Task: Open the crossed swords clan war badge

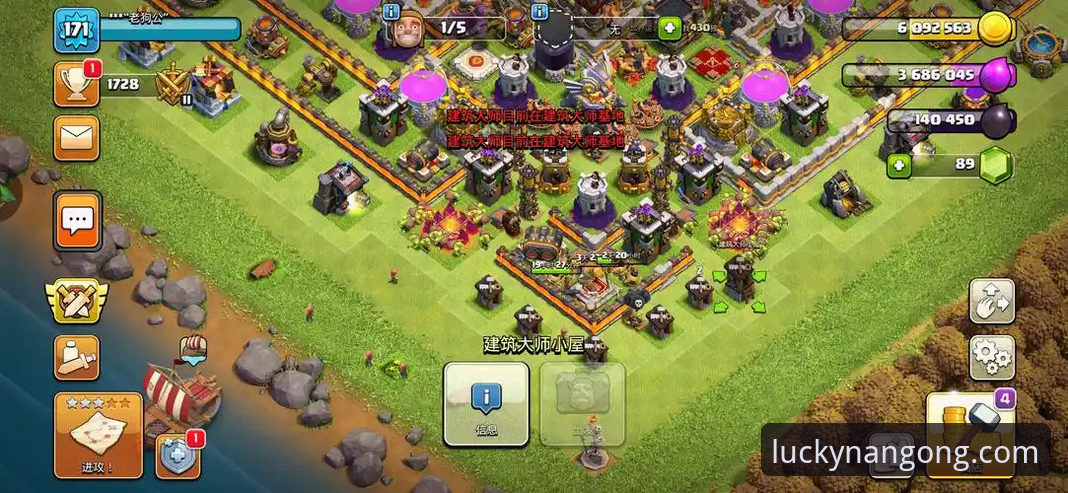Action: [x=76, y=299]
